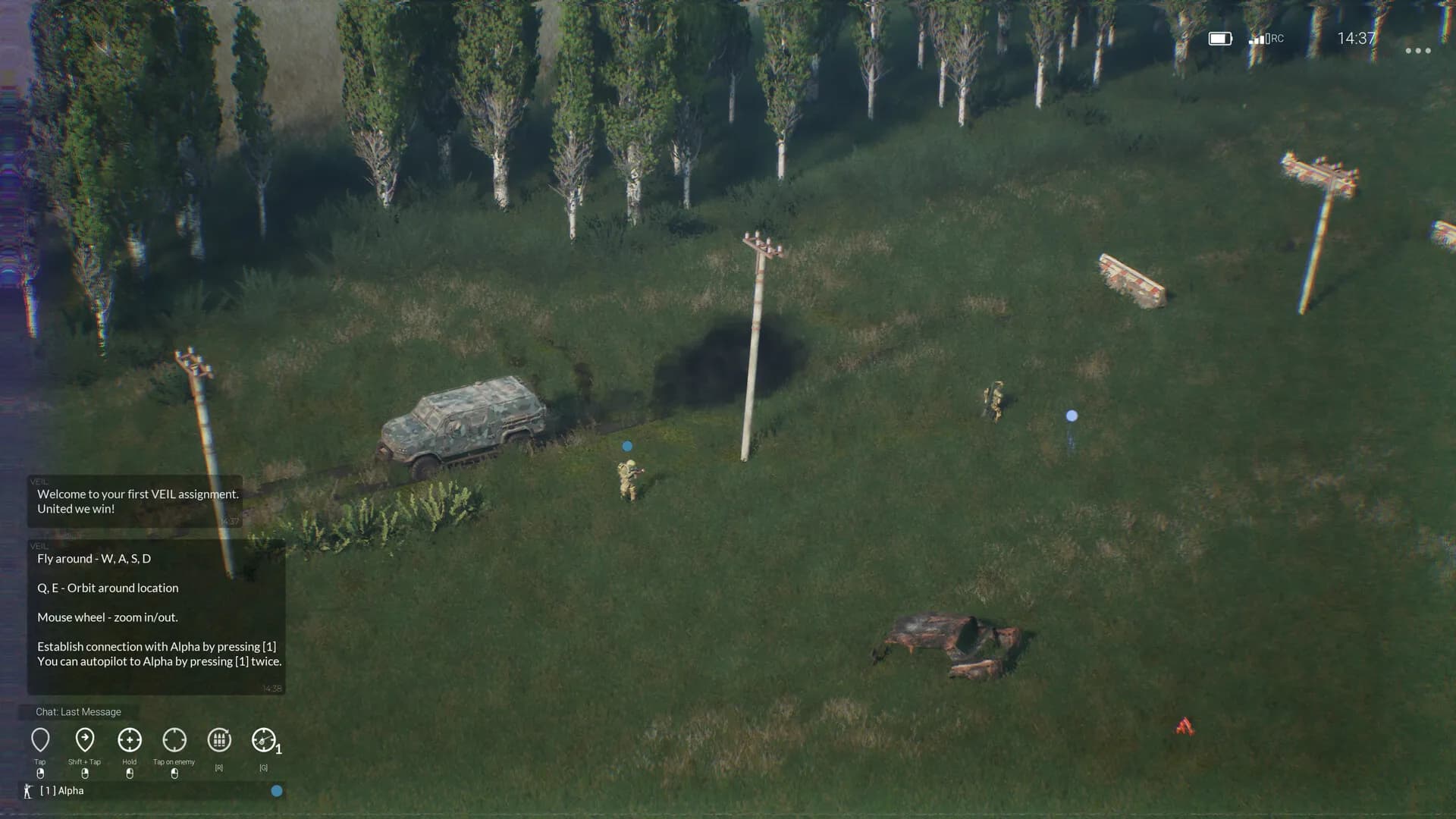Click the clock showing 14:37
This screenshot has width=1456, height=819.
1357,36
